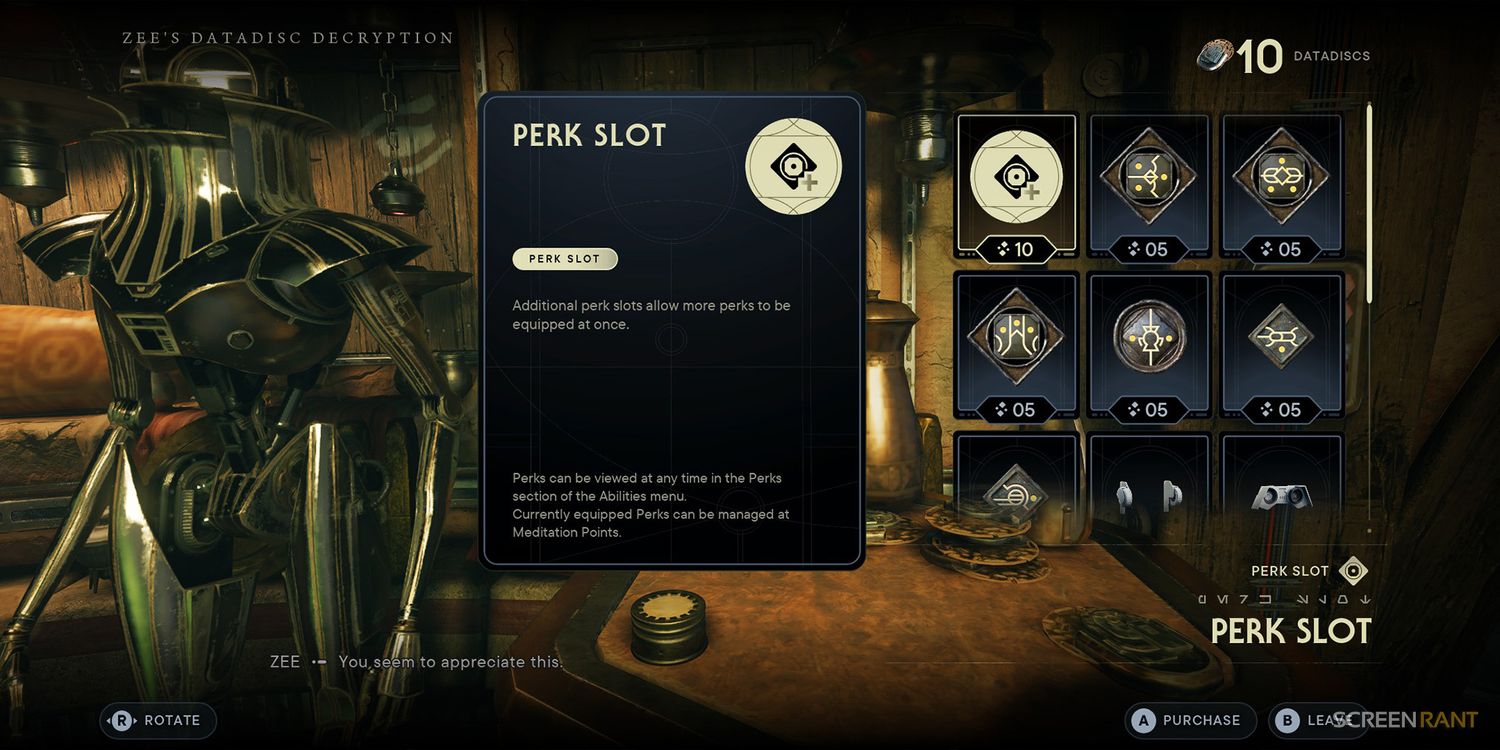Choose the item showing two grey curved pieces
This screenshot has height=750, width=1500.
pos(1149,492)
